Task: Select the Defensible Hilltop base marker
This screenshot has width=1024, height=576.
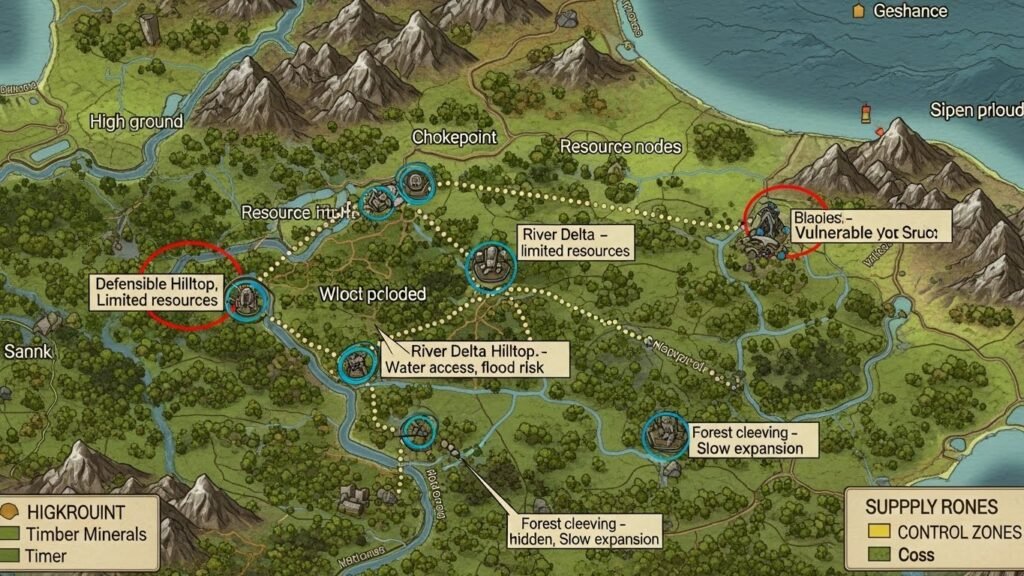Action: coord(245,296)
